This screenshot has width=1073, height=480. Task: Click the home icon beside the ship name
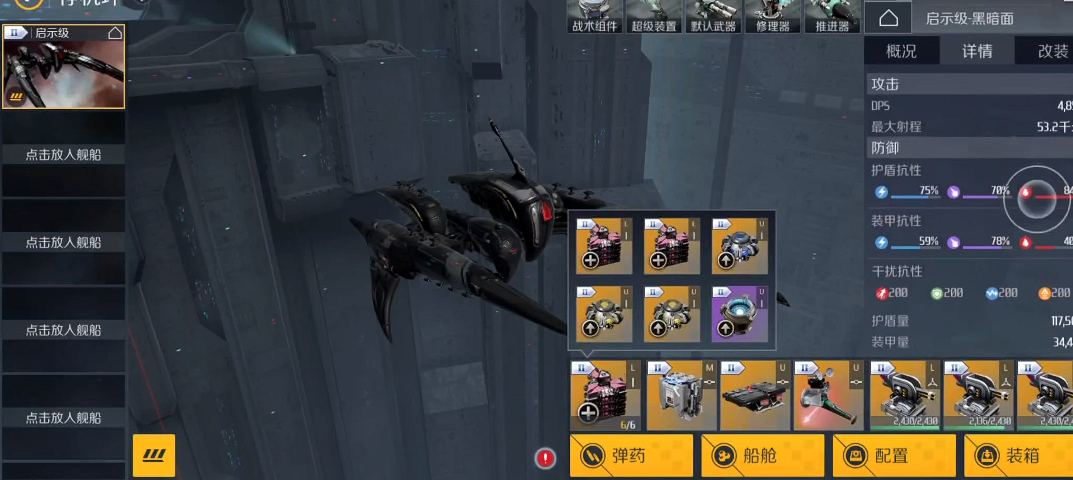[x=888, y=18]
